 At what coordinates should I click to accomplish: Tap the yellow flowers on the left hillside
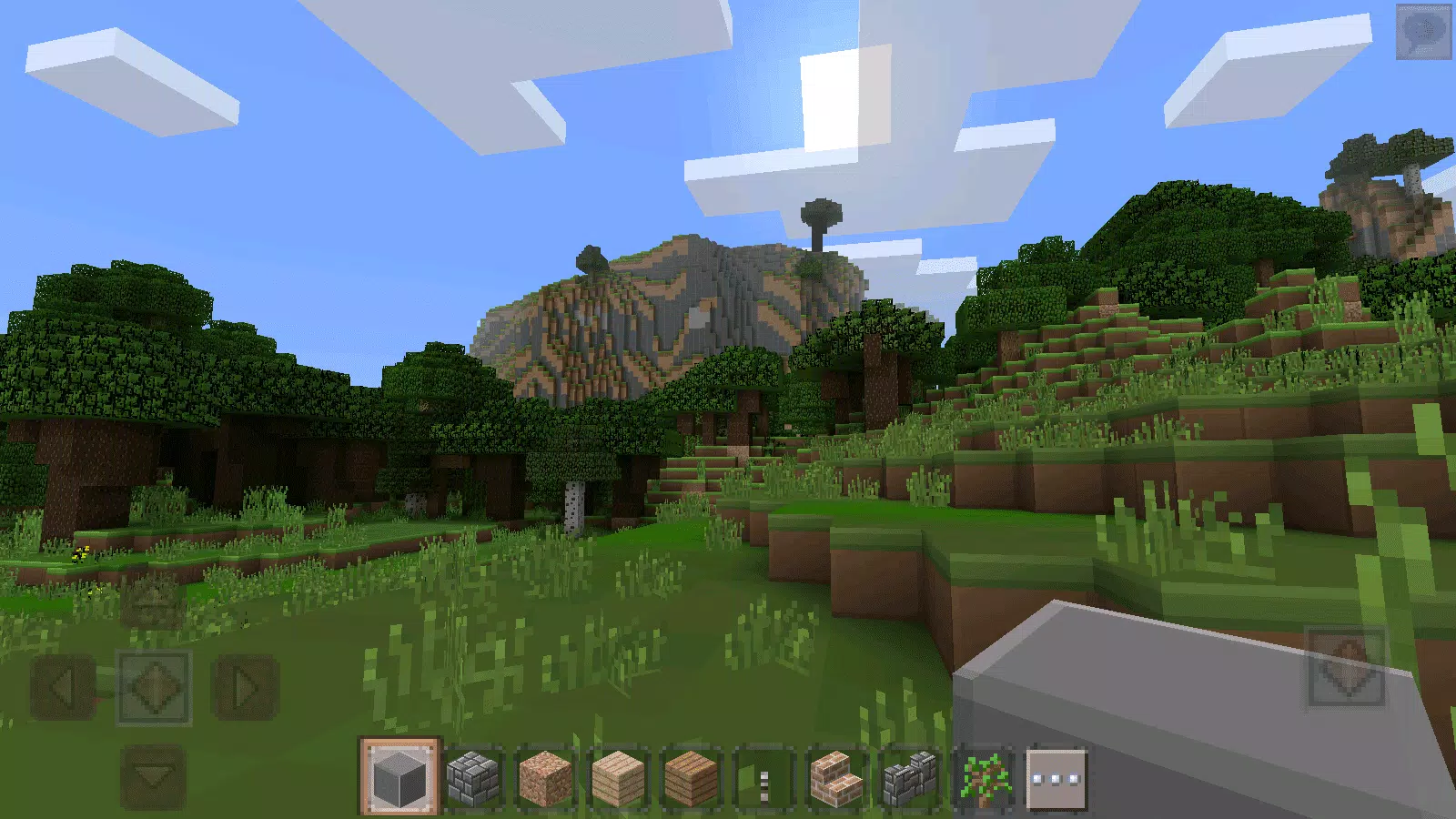(80, 551)
